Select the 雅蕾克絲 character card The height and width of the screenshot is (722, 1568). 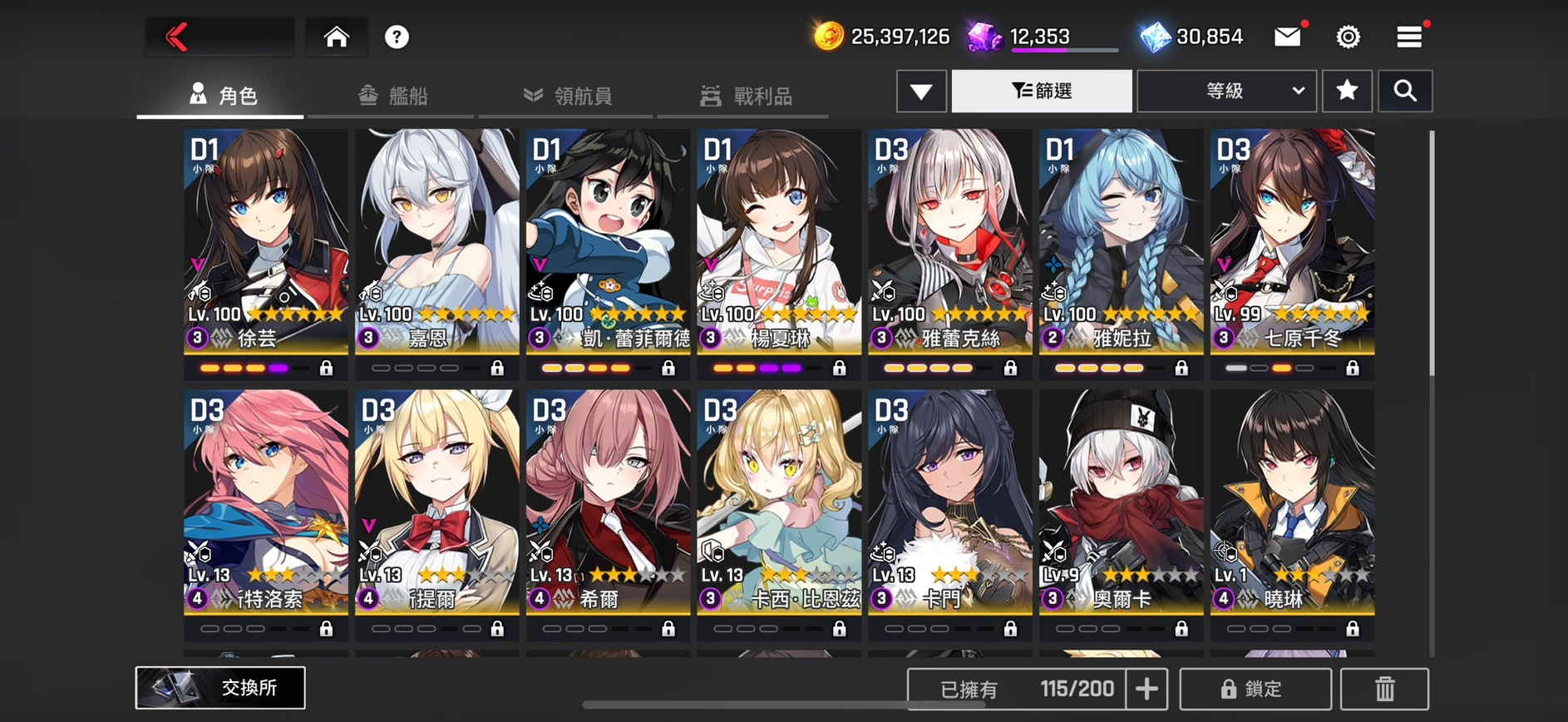949,241
